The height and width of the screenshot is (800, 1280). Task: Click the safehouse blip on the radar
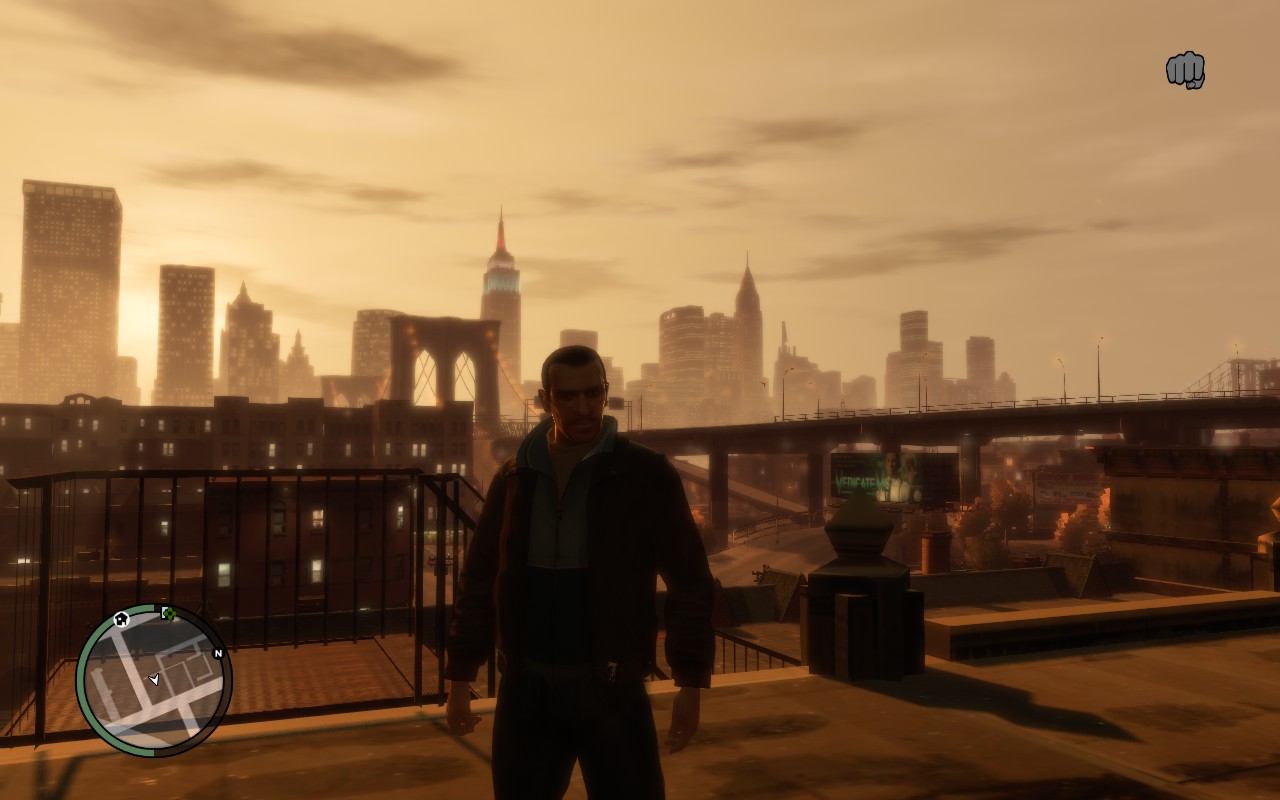click(122, 619)
